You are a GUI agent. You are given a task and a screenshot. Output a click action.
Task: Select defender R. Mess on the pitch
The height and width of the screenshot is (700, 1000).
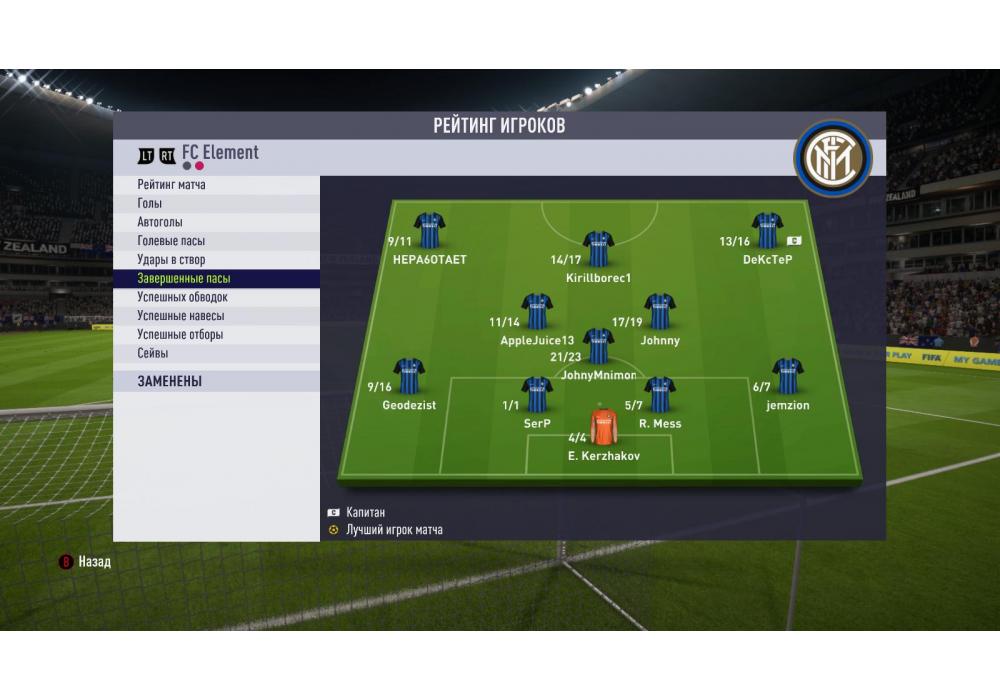click(x=660, y=394)
